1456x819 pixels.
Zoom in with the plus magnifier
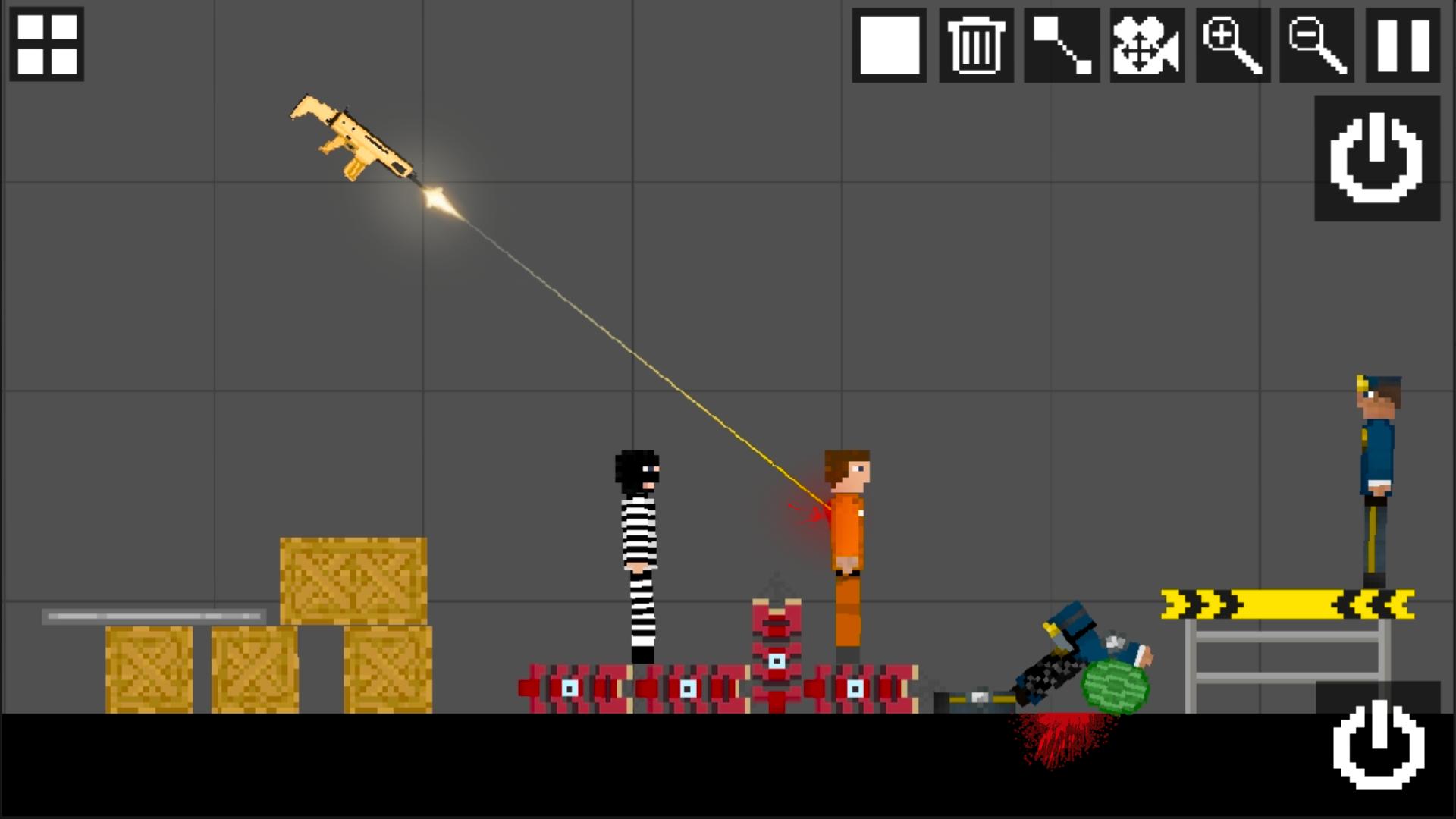point(1232,45)
